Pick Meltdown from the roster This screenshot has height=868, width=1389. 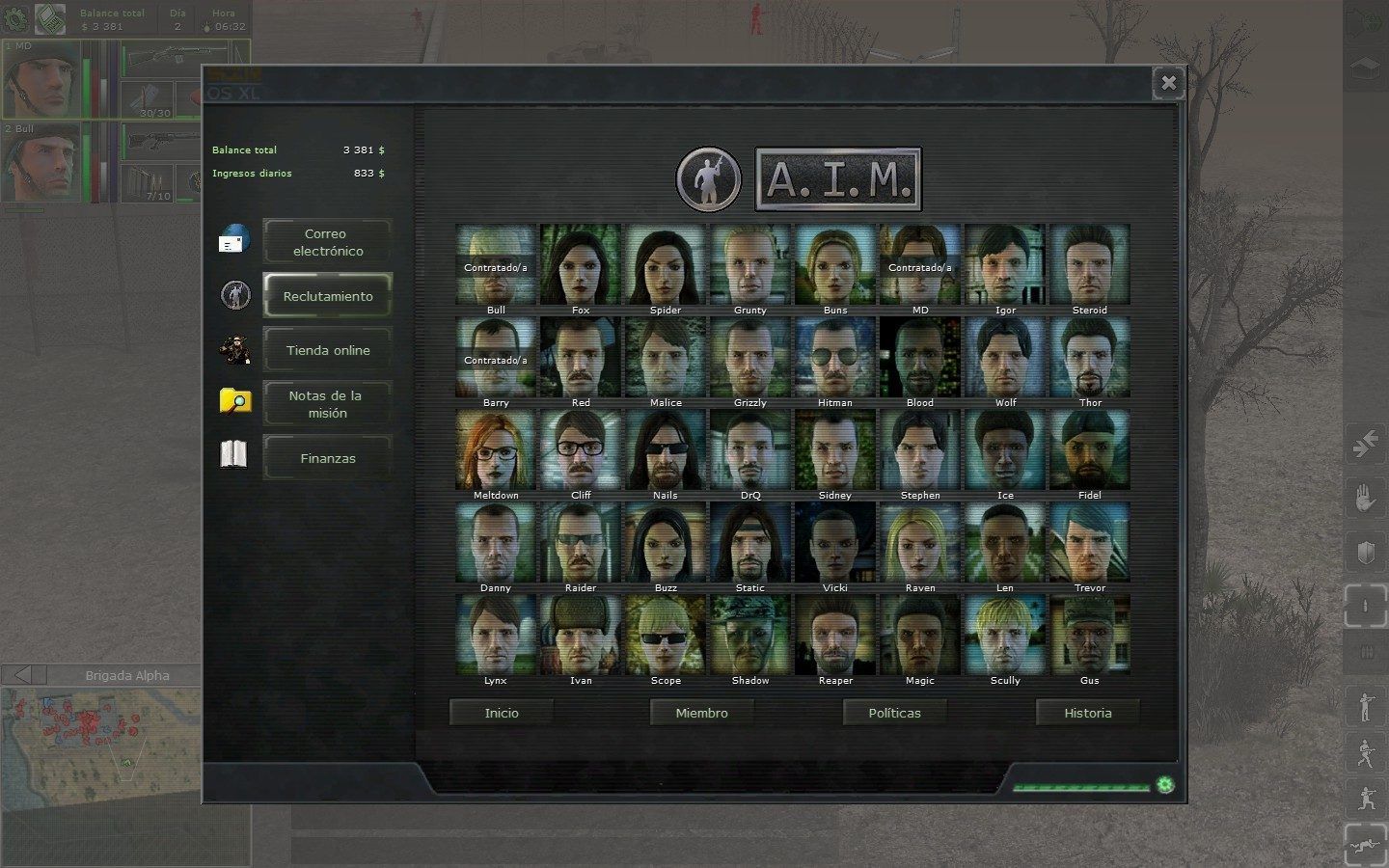pos(496,449)
